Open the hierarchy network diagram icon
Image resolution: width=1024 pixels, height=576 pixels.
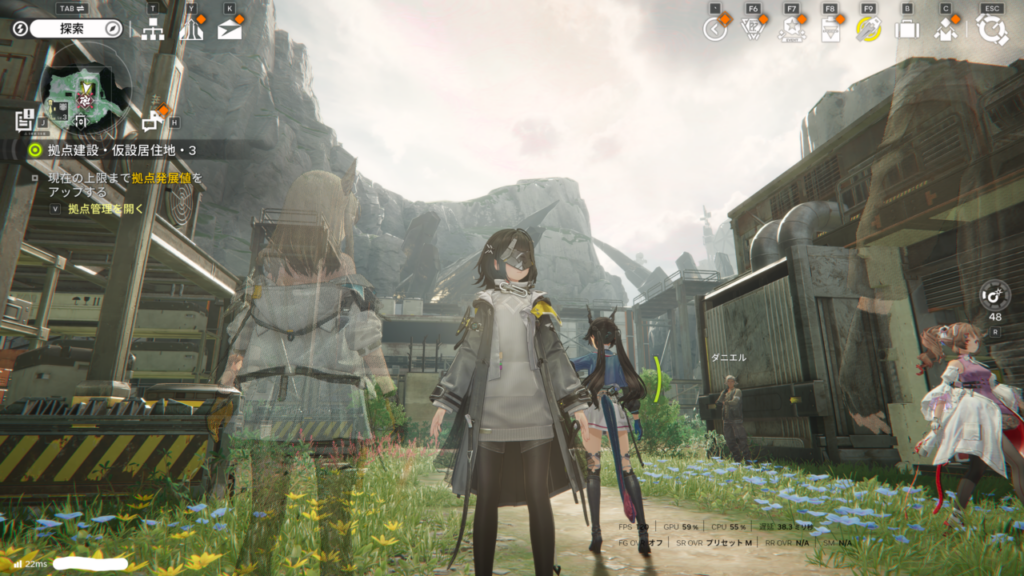click(x=153, y=29)
